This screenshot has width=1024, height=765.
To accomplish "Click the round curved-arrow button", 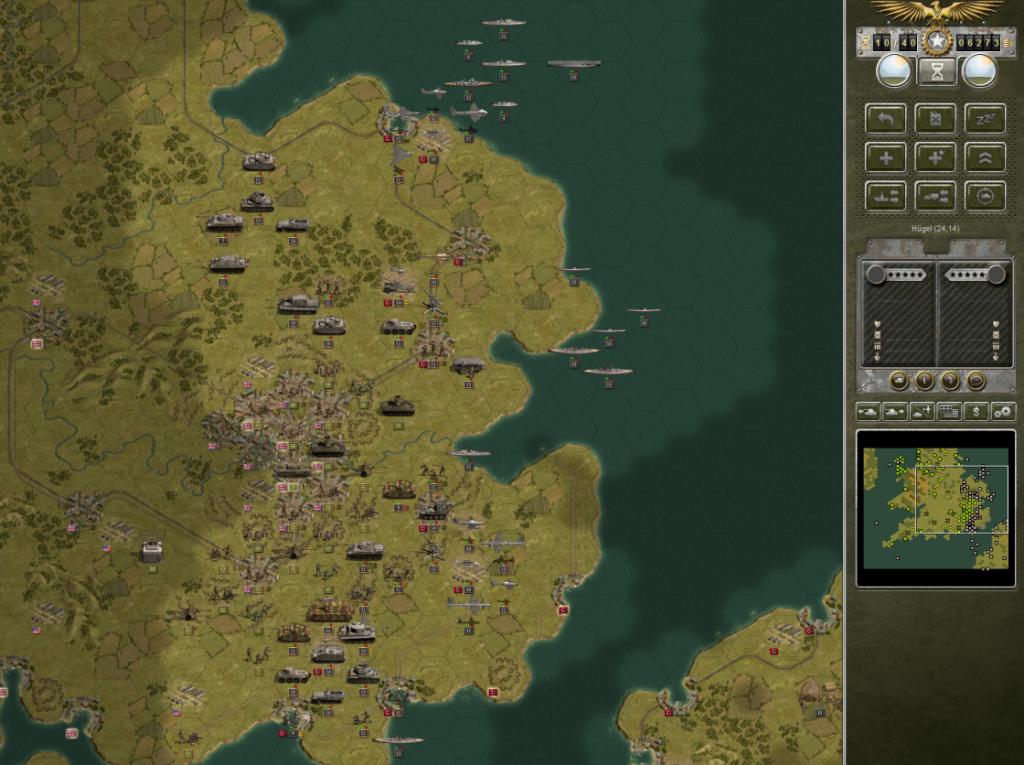I will (950, 380).
